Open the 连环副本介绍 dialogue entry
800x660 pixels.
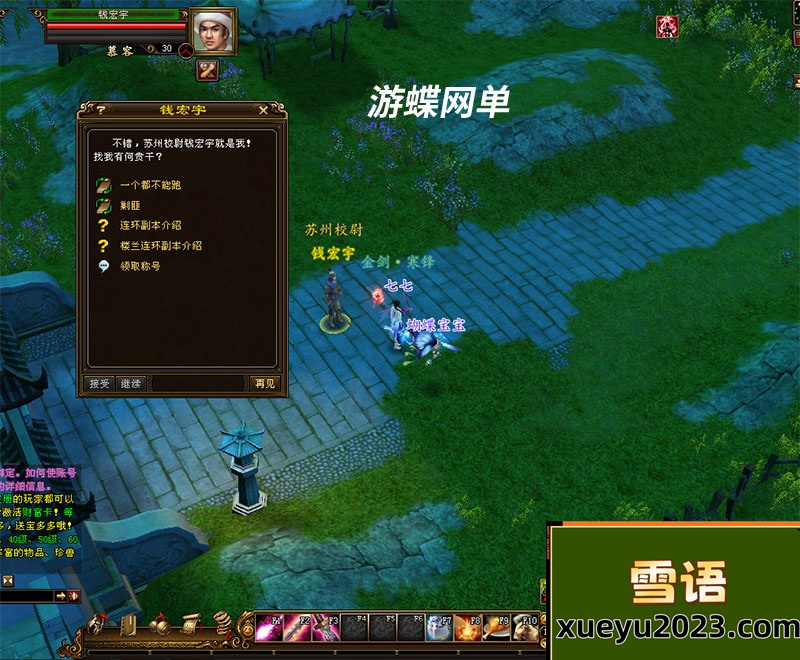(x=150, y=225)
